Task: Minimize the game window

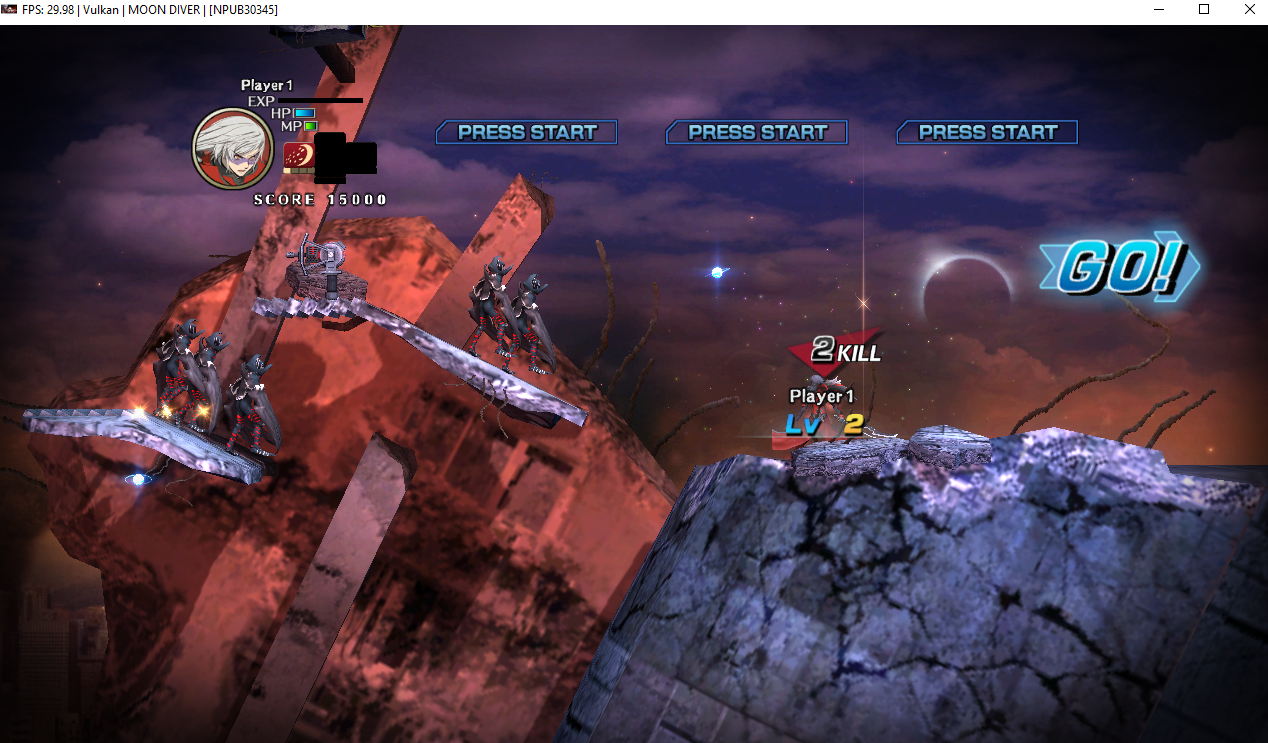Action: tap(1158, 10)
